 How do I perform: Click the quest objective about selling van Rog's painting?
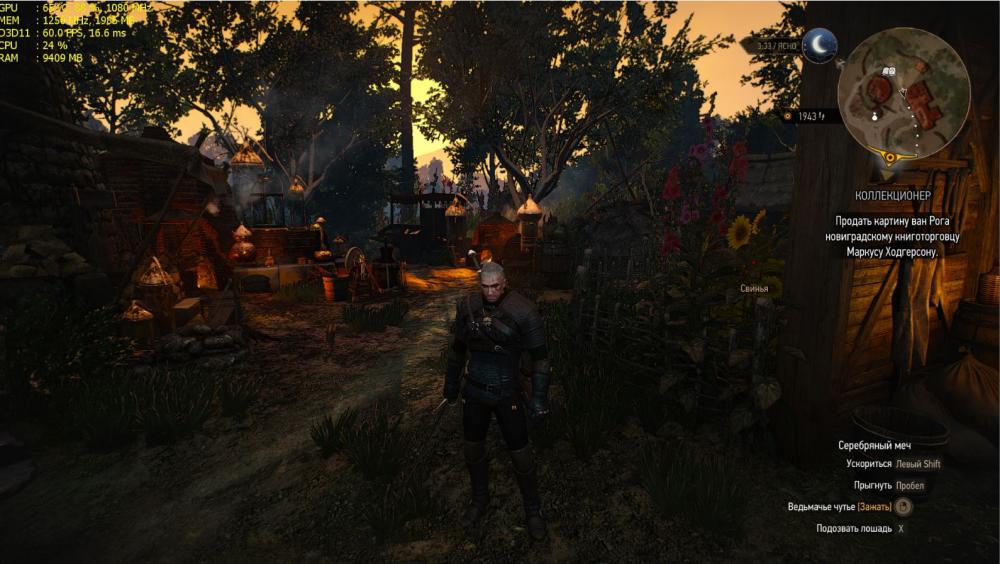(x=889, y=236)
